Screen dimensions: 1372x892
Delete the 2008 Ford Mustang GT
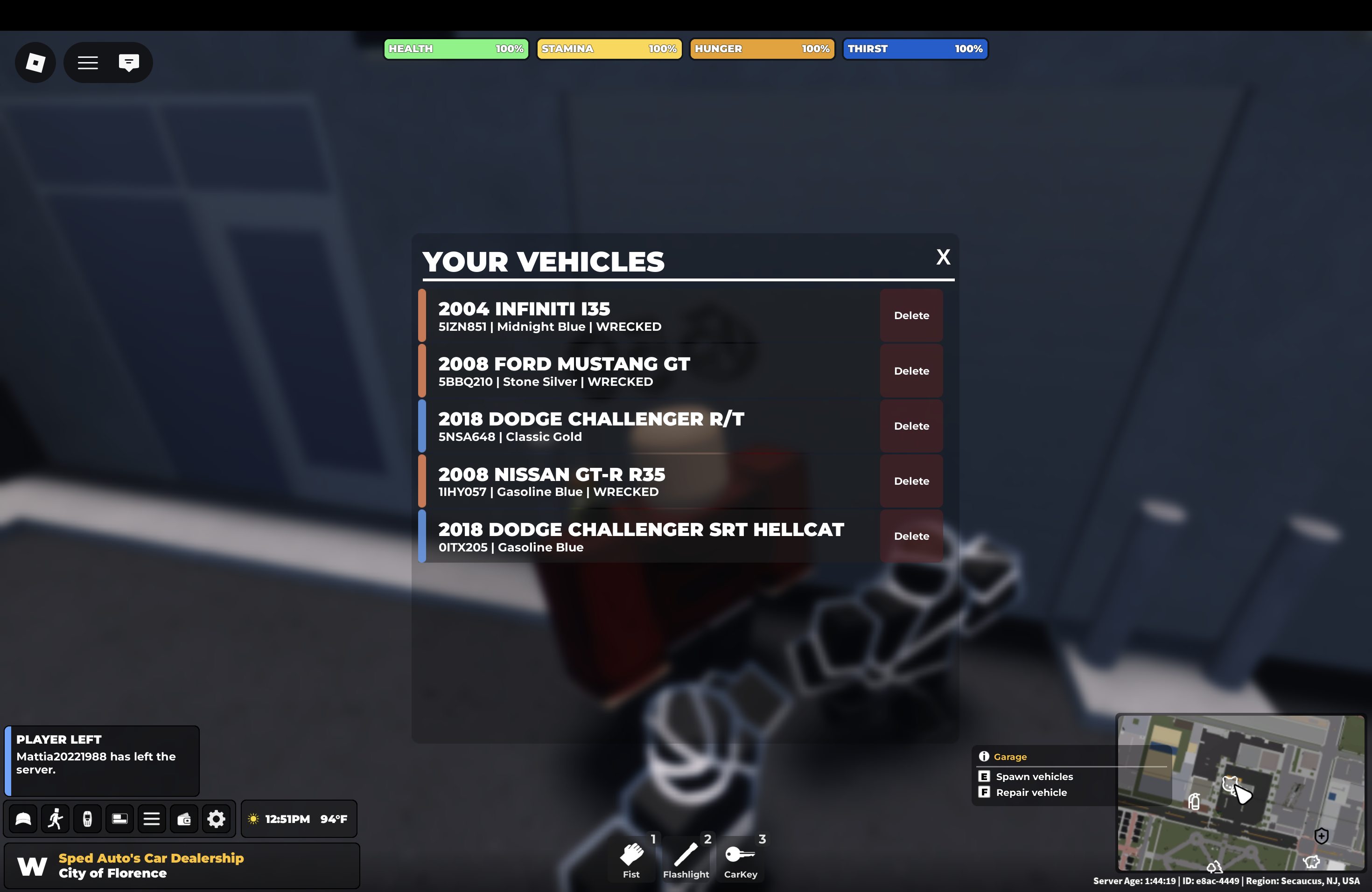[911, 370]
